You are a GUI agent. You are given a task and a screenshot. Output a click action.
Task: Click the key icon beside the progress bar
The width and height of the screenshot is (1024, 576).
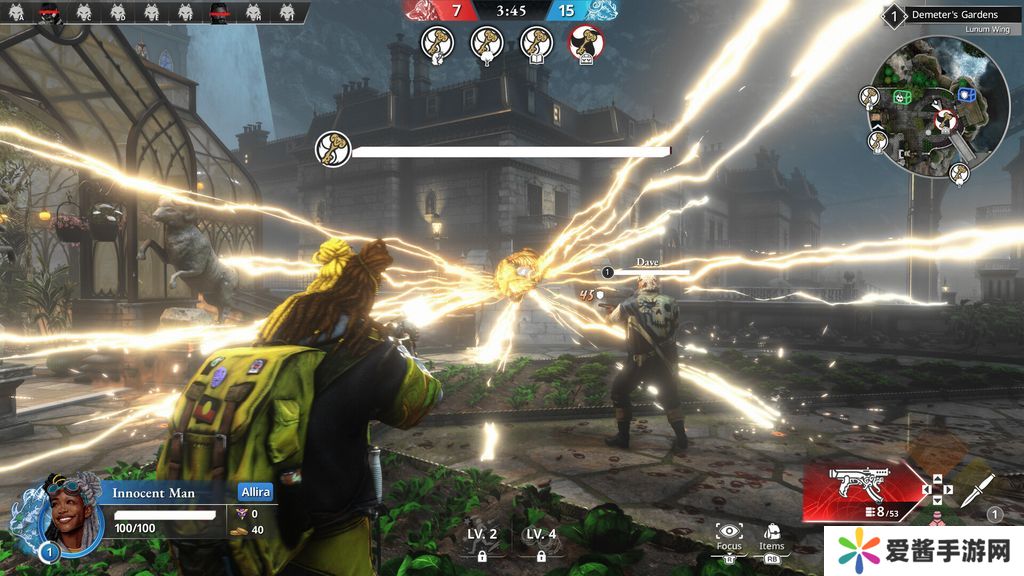coord(331,149)
